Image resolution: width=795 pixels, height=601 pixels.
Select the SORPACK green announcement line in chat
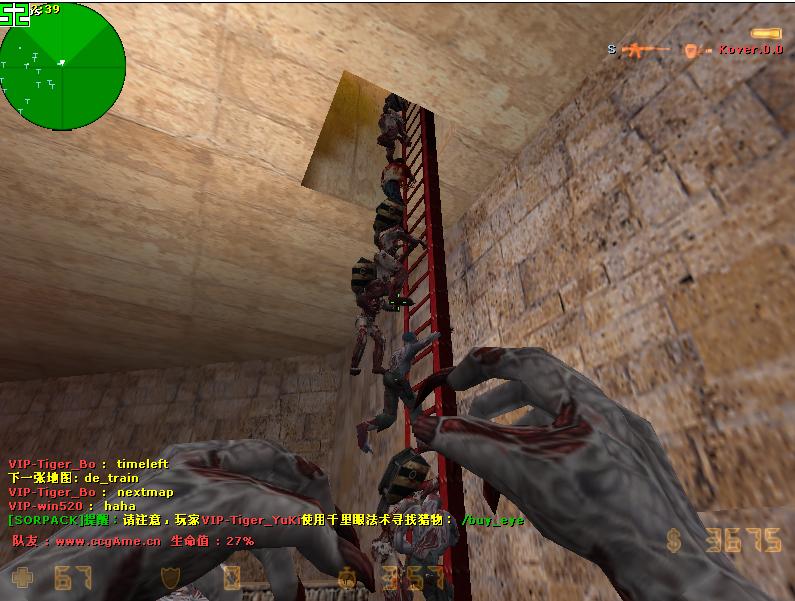tap(265, 520)
